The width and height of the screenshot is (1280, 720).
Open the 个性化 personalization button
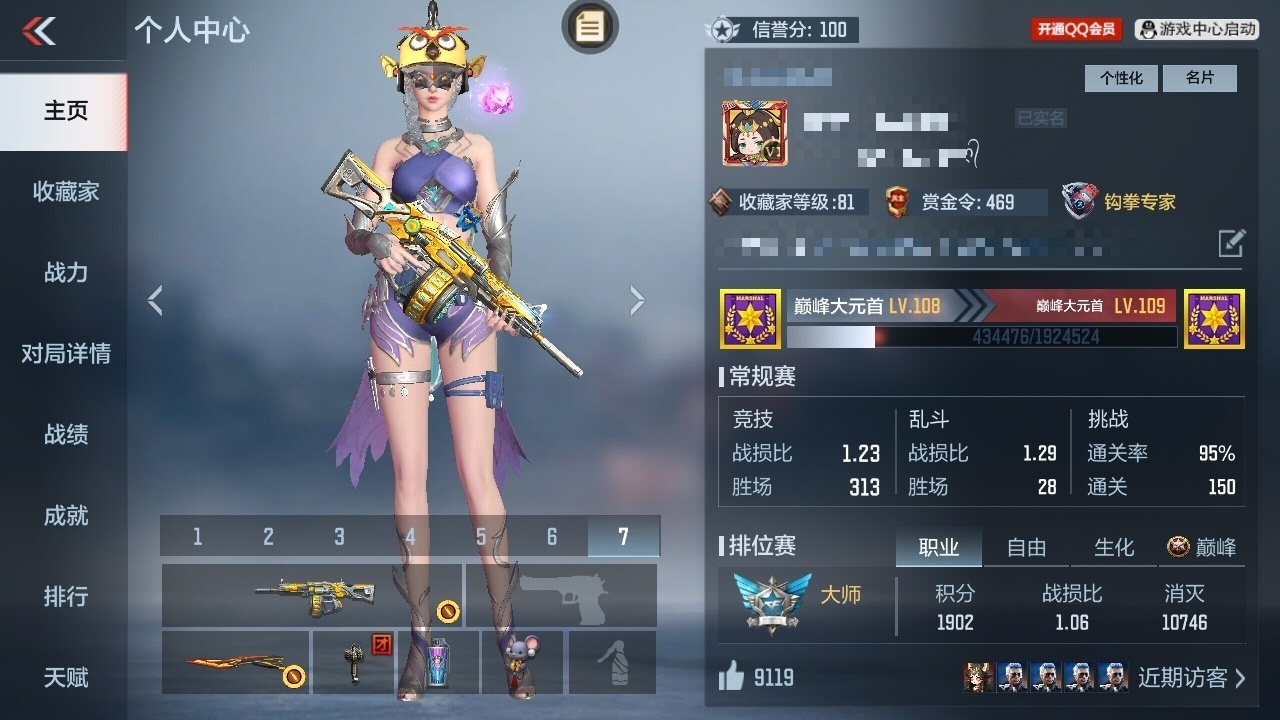point(1121,78)
